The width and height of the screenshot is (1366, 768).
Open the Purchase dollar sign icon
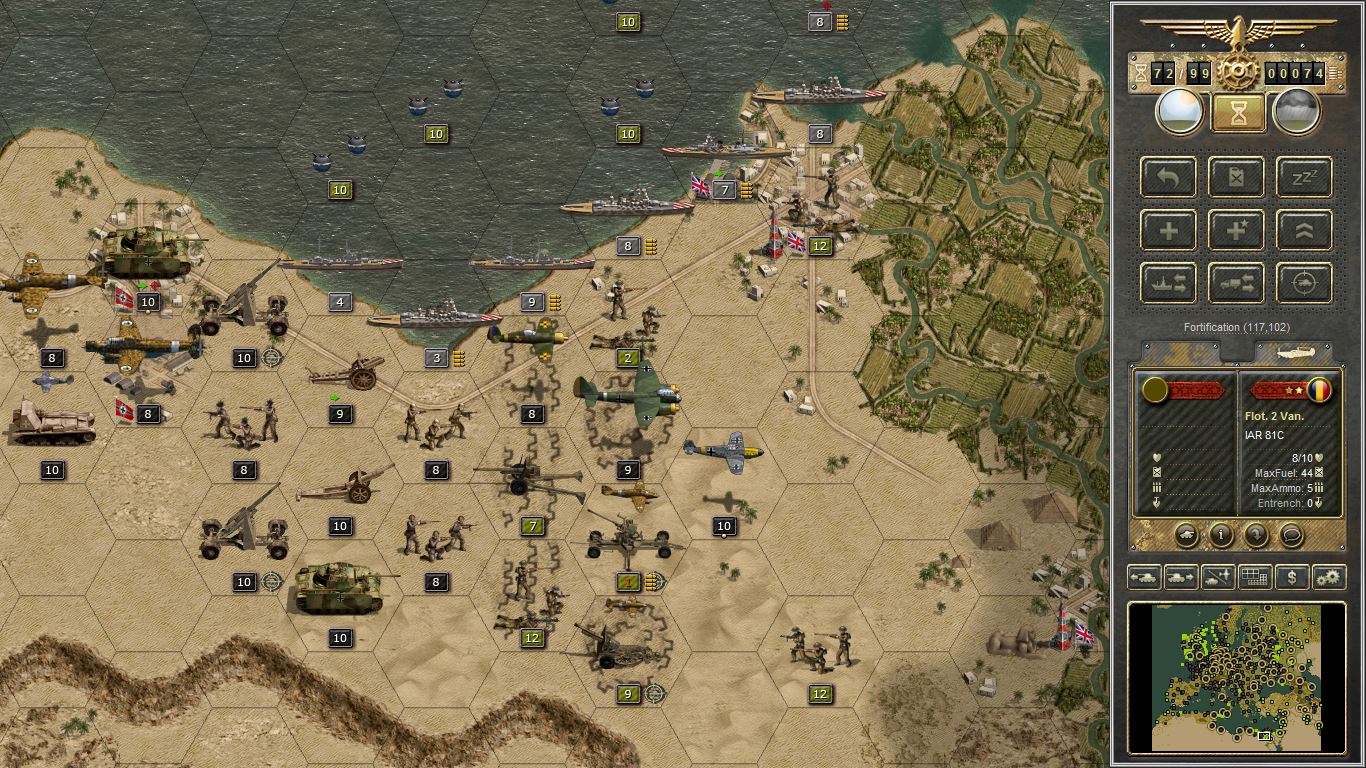tap(1291, 577)
